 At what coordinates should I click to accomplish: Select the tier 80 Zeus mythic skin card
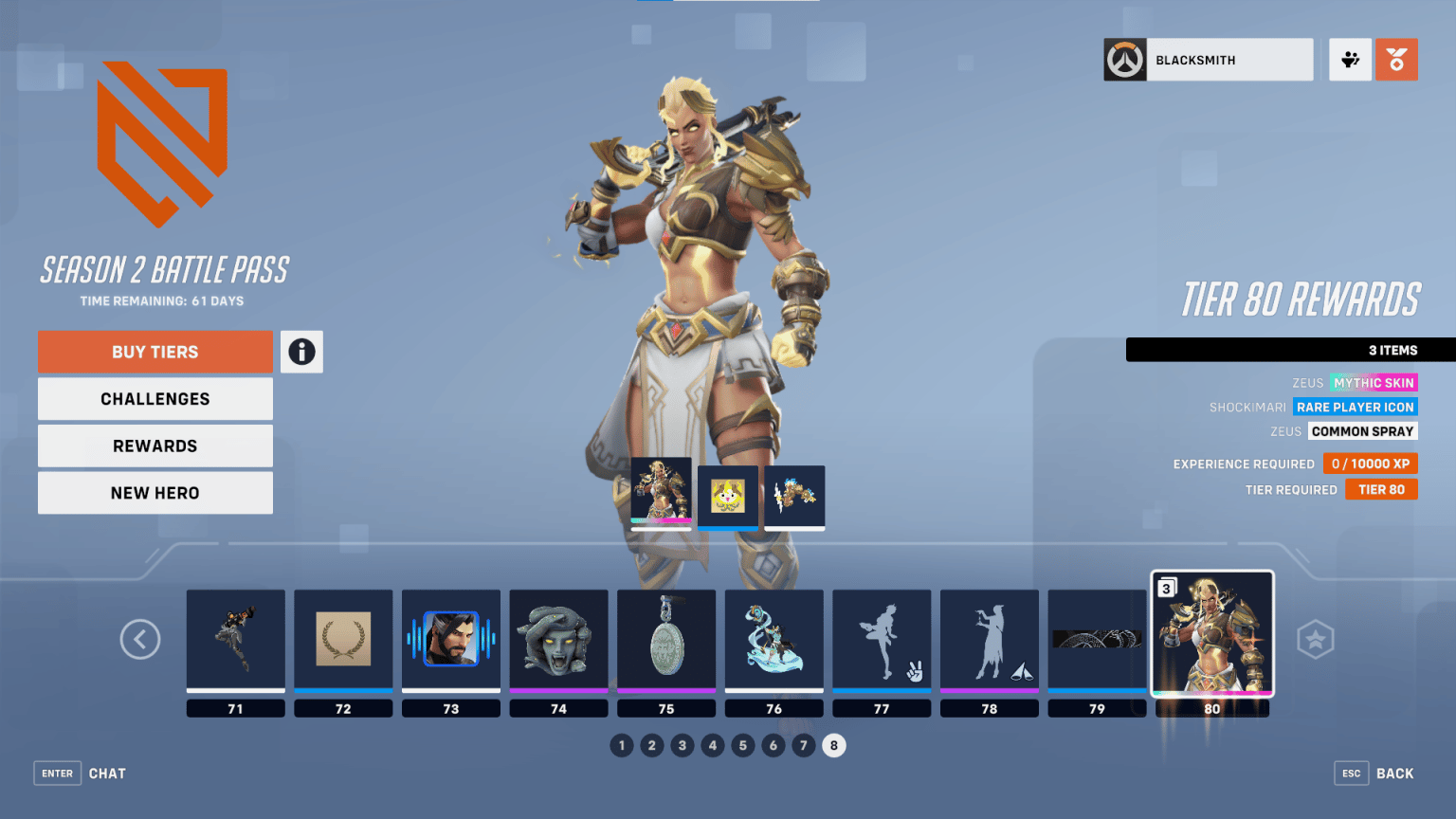pyautogui.click(x=1212, y=635)
